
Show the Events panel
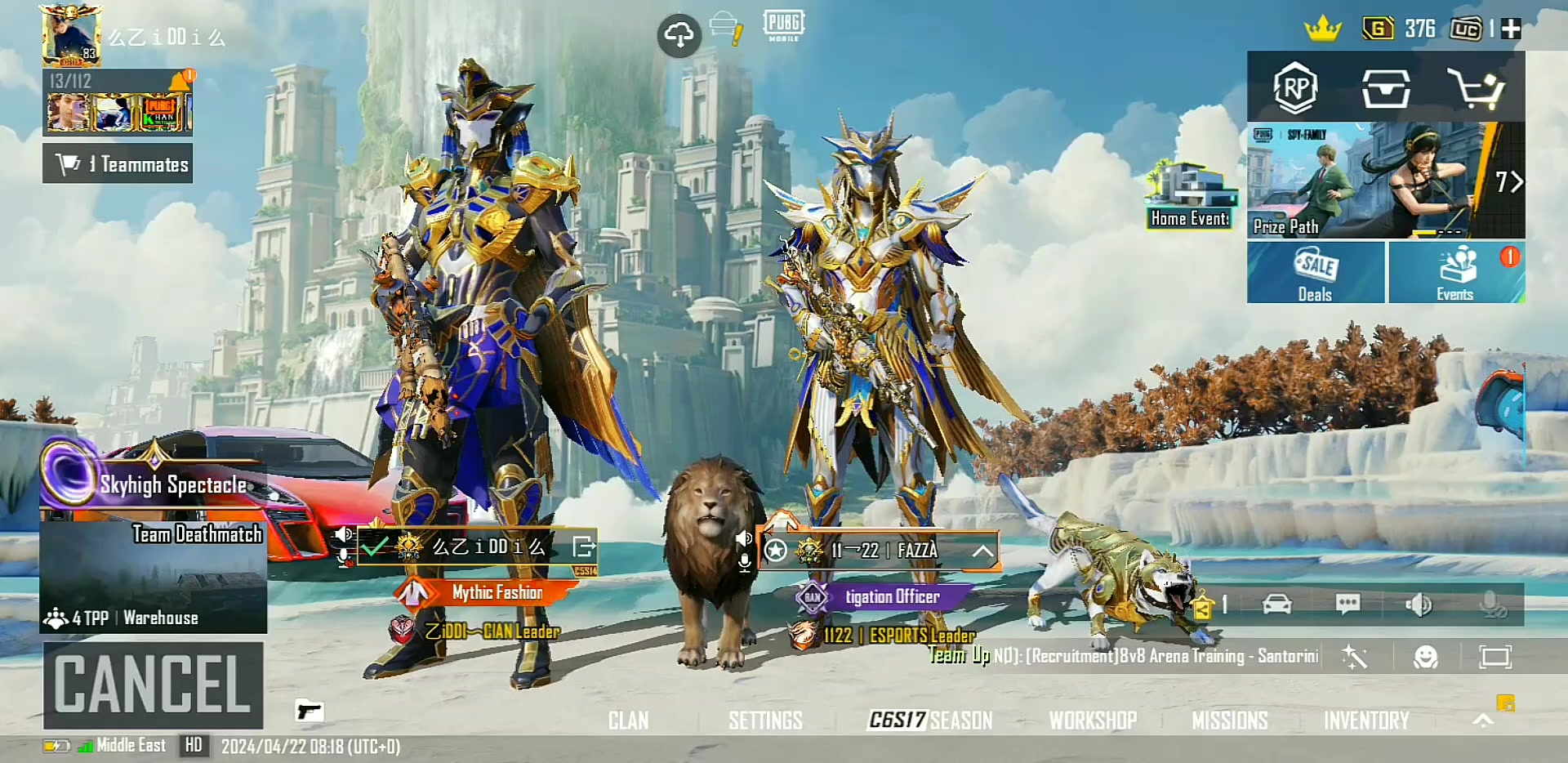point(1456,273)
